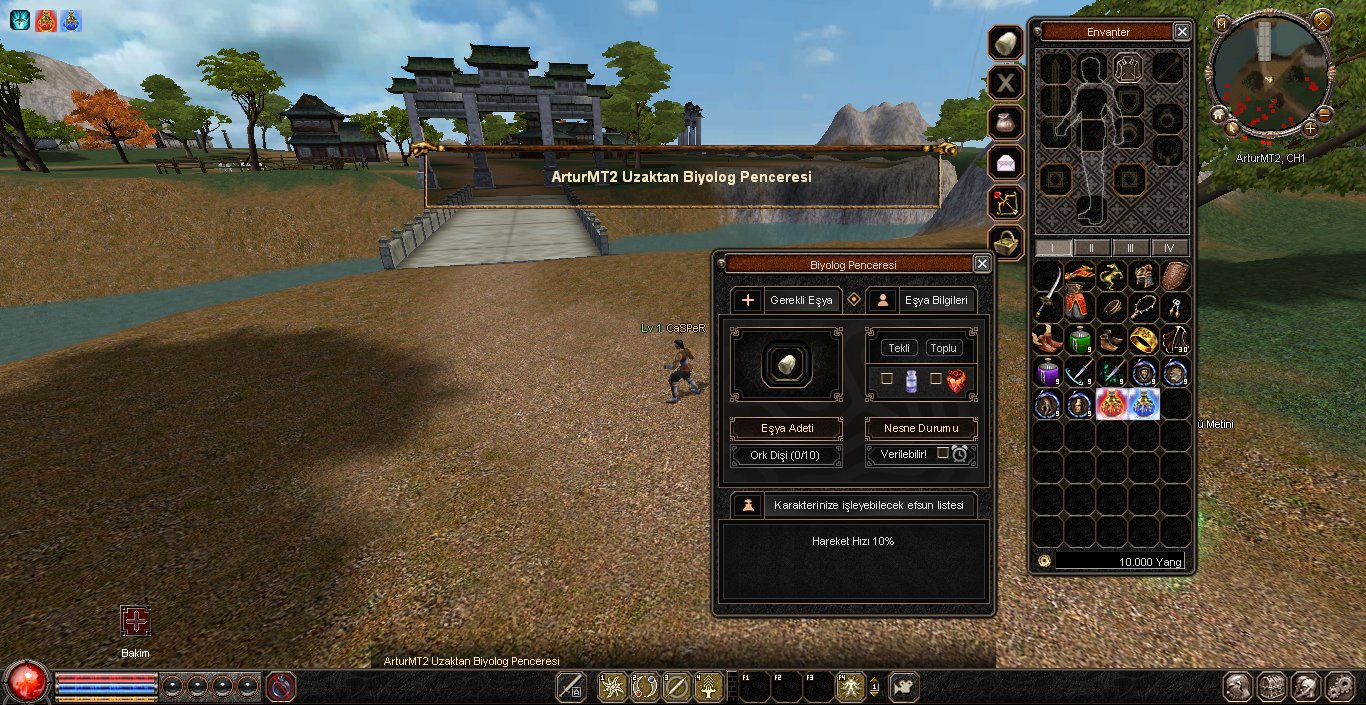Screen dimensions: 1366x705
Task: Choose the Tekli delivery option
Action: pyautogui.click(x=899, y=348)
